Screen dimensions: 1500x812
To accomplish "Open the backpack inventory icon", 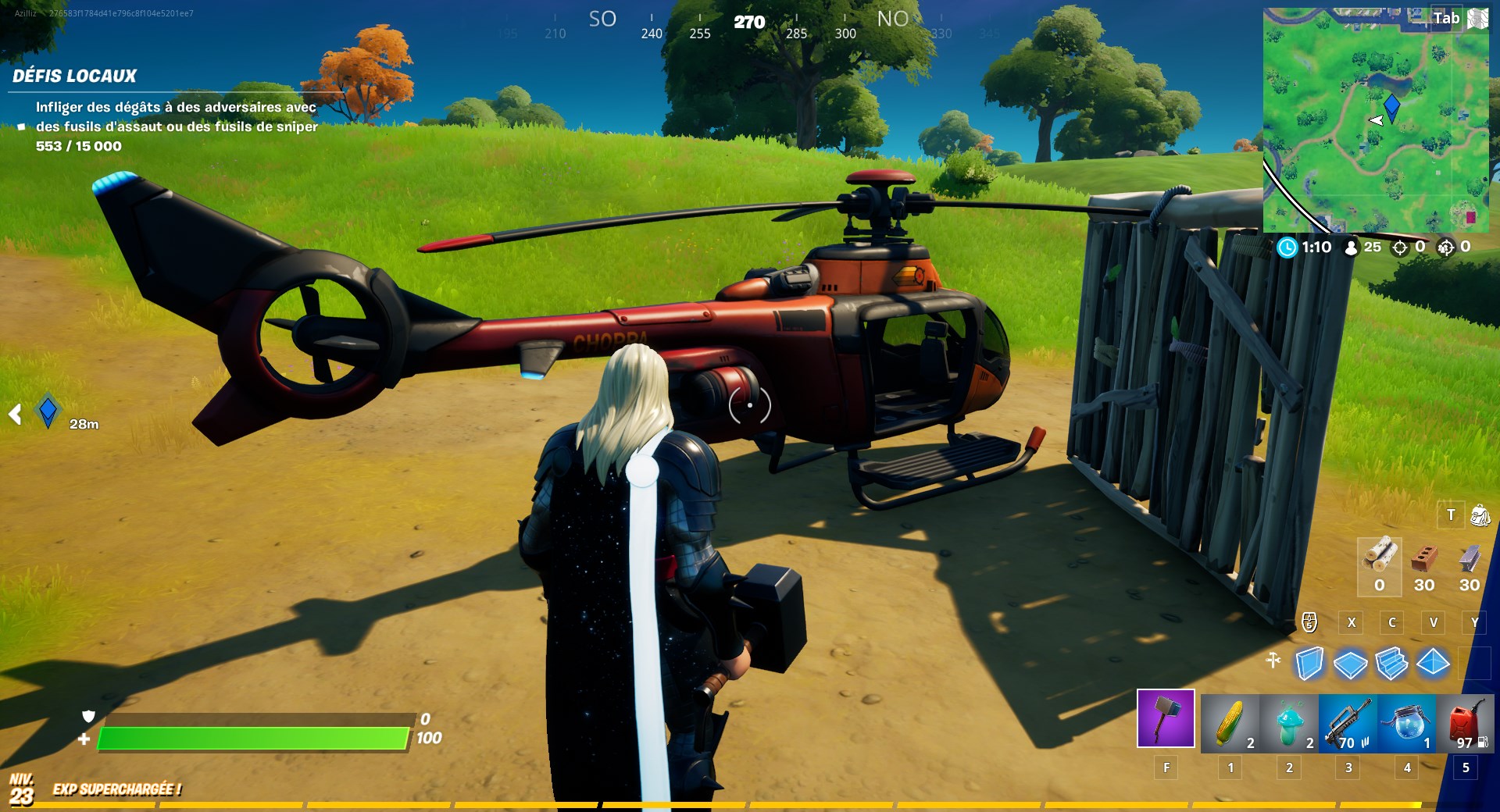I will click(x=1480, y=515).
